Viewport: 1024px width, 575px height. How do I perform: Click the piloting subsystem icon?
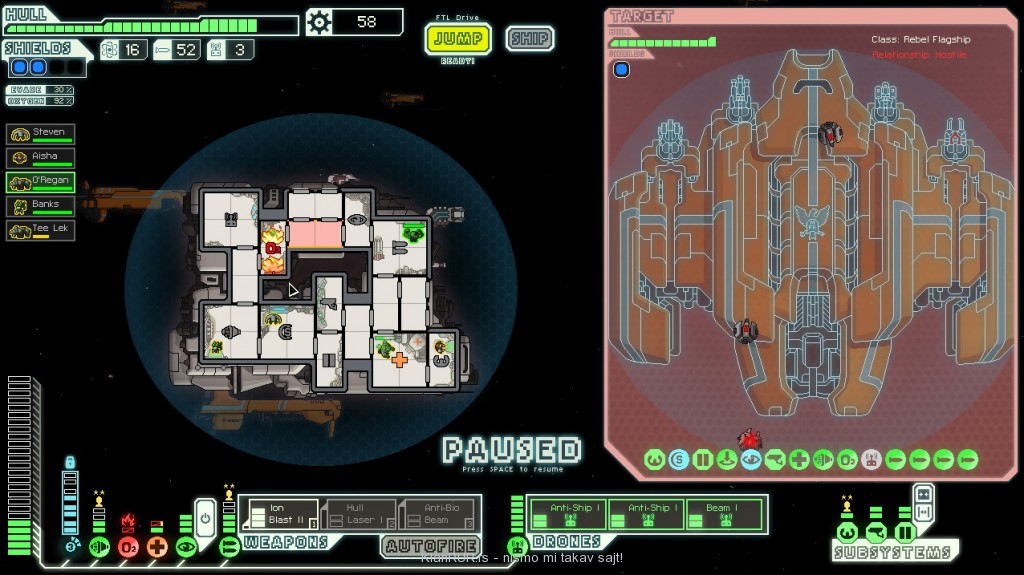tap(847, 532)
